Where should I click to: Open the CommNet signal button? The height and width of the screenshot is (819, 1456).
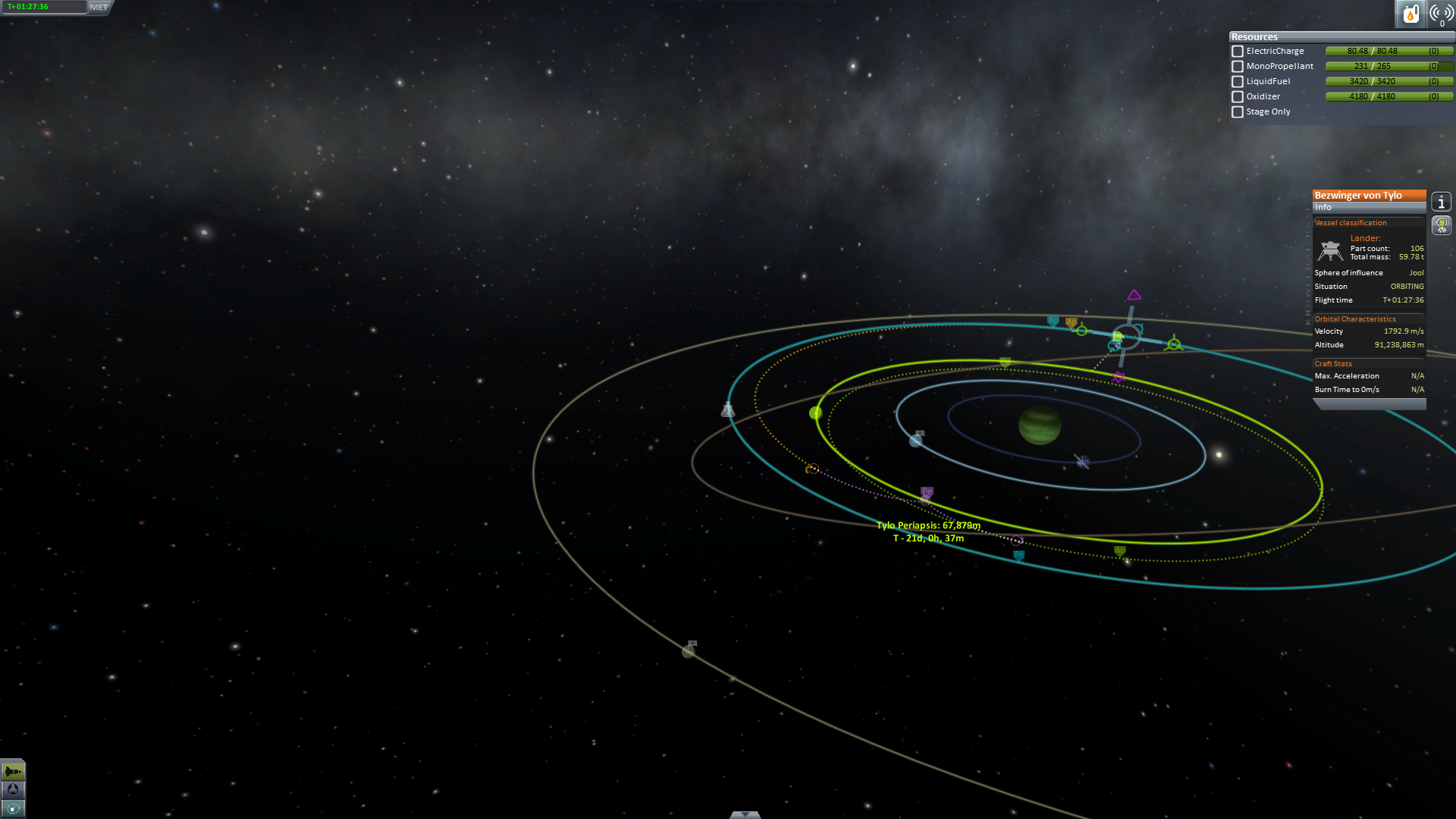1441,14
